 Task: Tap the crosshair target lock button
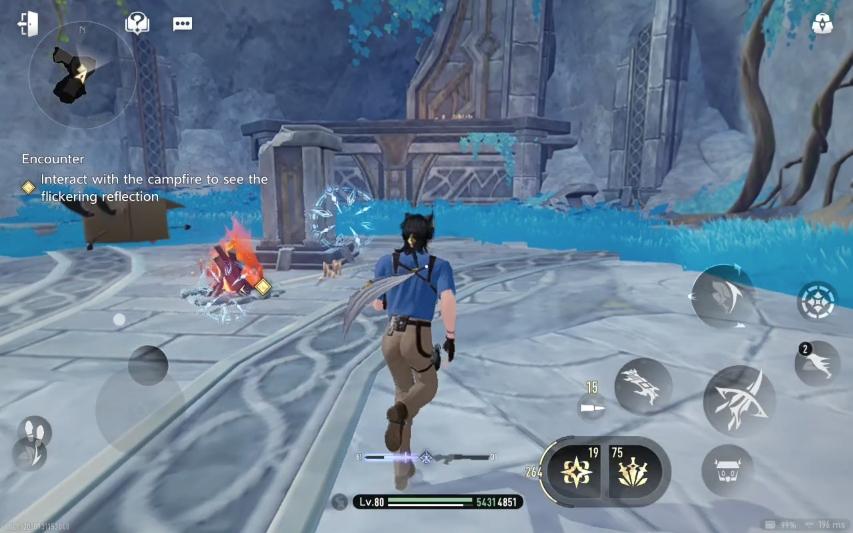(x=816, y=301)
